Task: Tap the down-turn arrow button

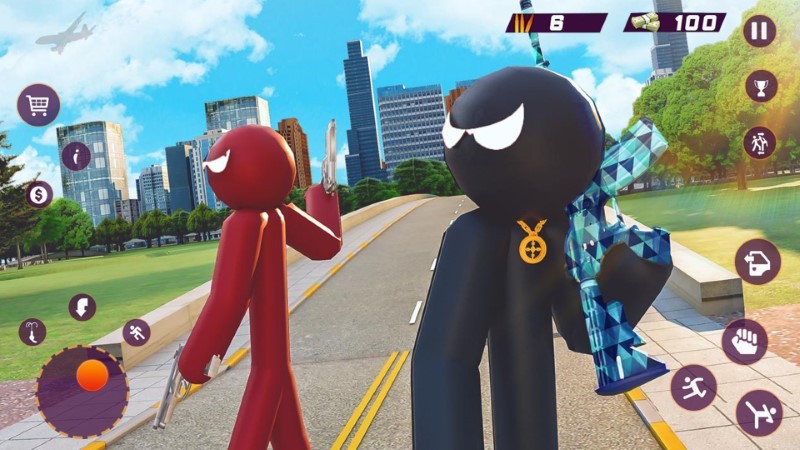Action: coord(82,306)
